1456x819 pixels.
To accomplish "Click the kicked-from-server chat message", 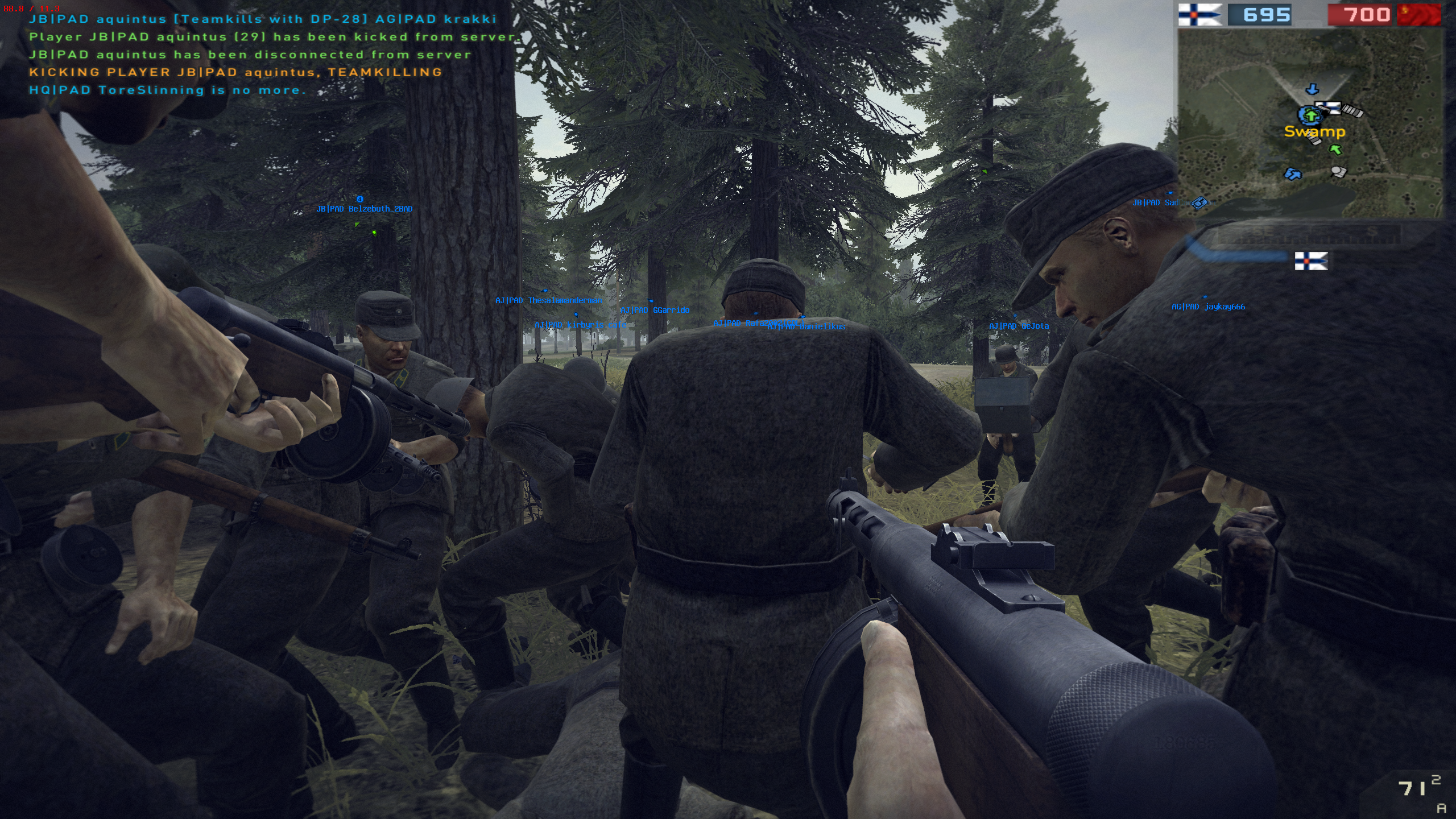I will [273, 37].
